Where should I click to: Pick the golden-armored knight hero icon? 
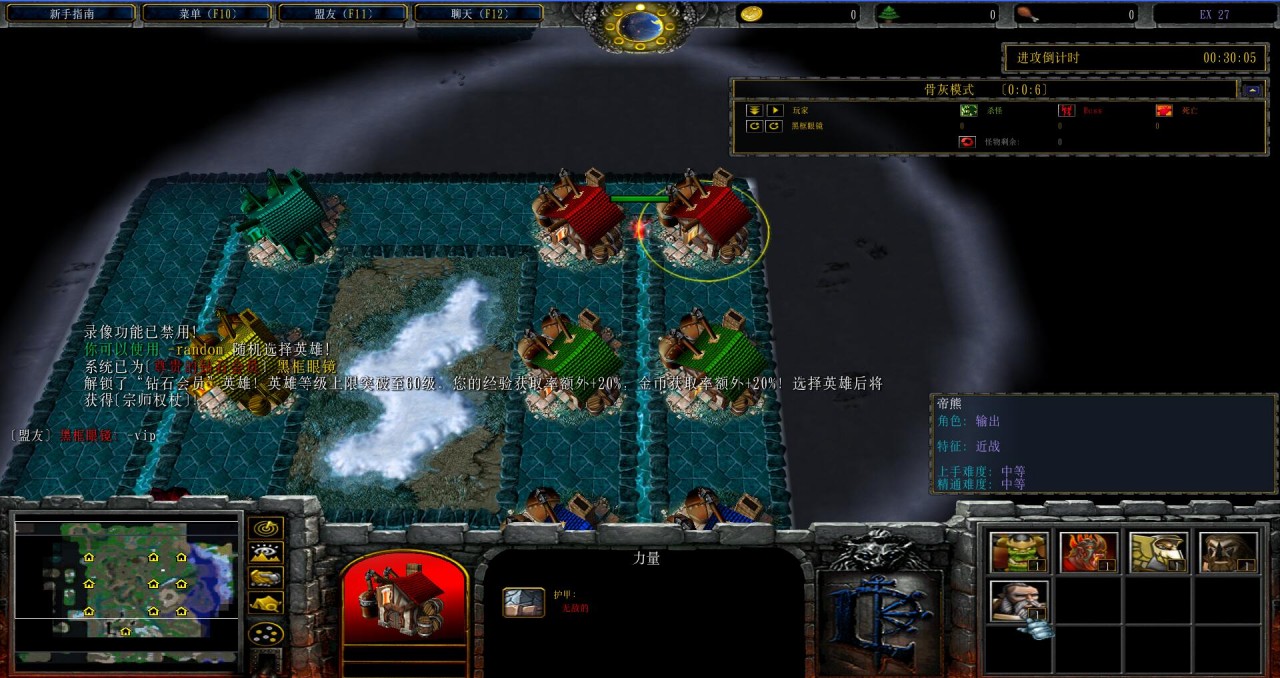(1158, 552)
